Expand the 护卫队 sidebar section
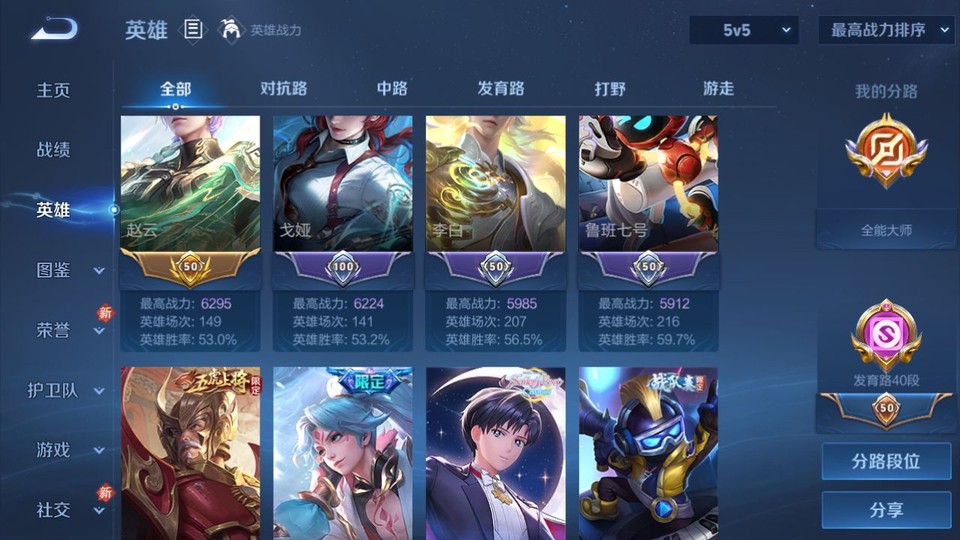The width and height of the screenshot is (960, 540). [99, 391]
